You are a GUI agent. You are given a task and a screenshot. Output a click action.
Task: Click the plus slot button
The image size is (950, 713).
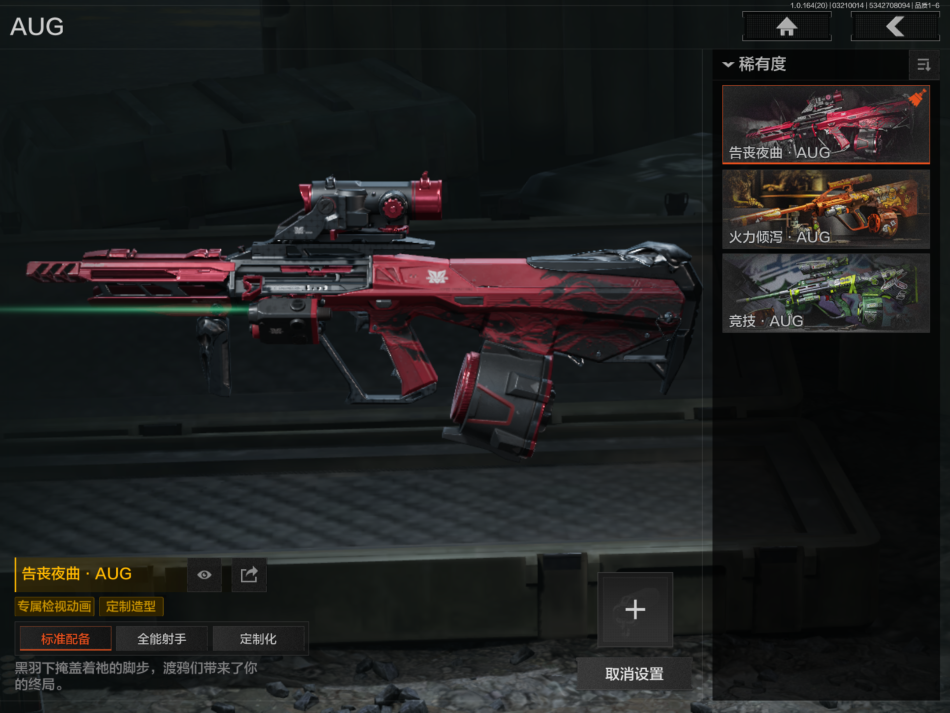tap(635, 610)
